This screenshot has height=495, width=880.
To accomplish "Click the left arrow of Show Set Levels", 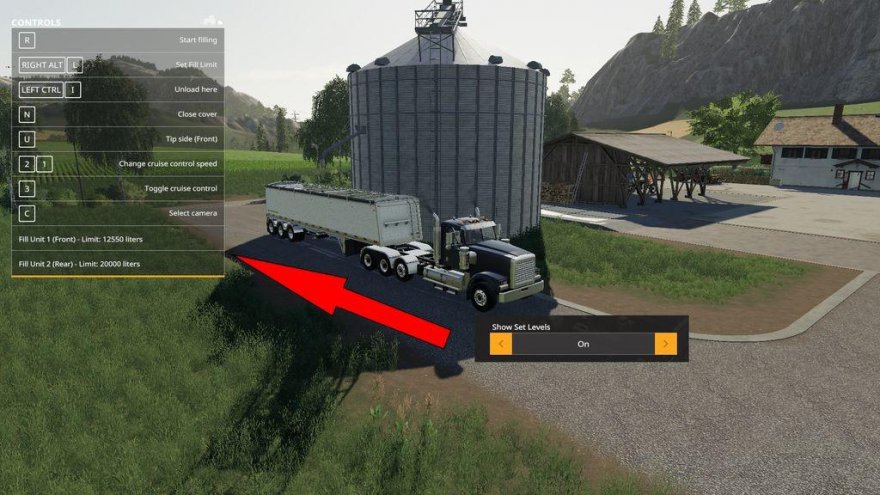I will click(501, 344).
